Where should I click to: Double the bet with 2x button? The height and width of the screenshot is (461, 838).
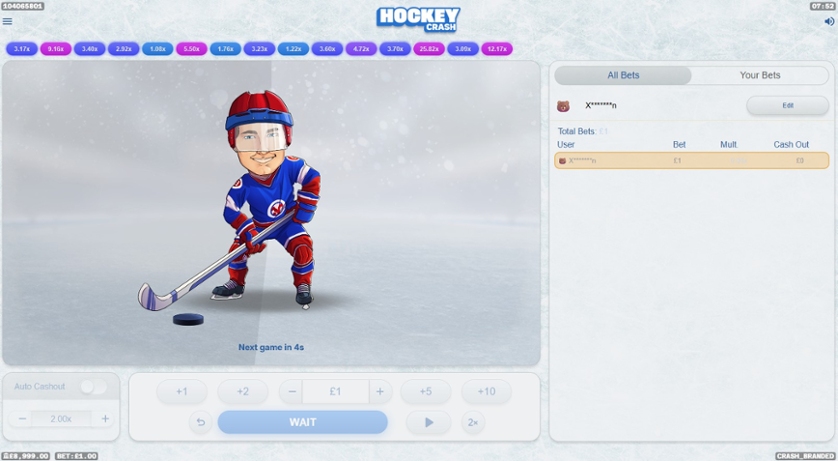[x=473, y=422]
